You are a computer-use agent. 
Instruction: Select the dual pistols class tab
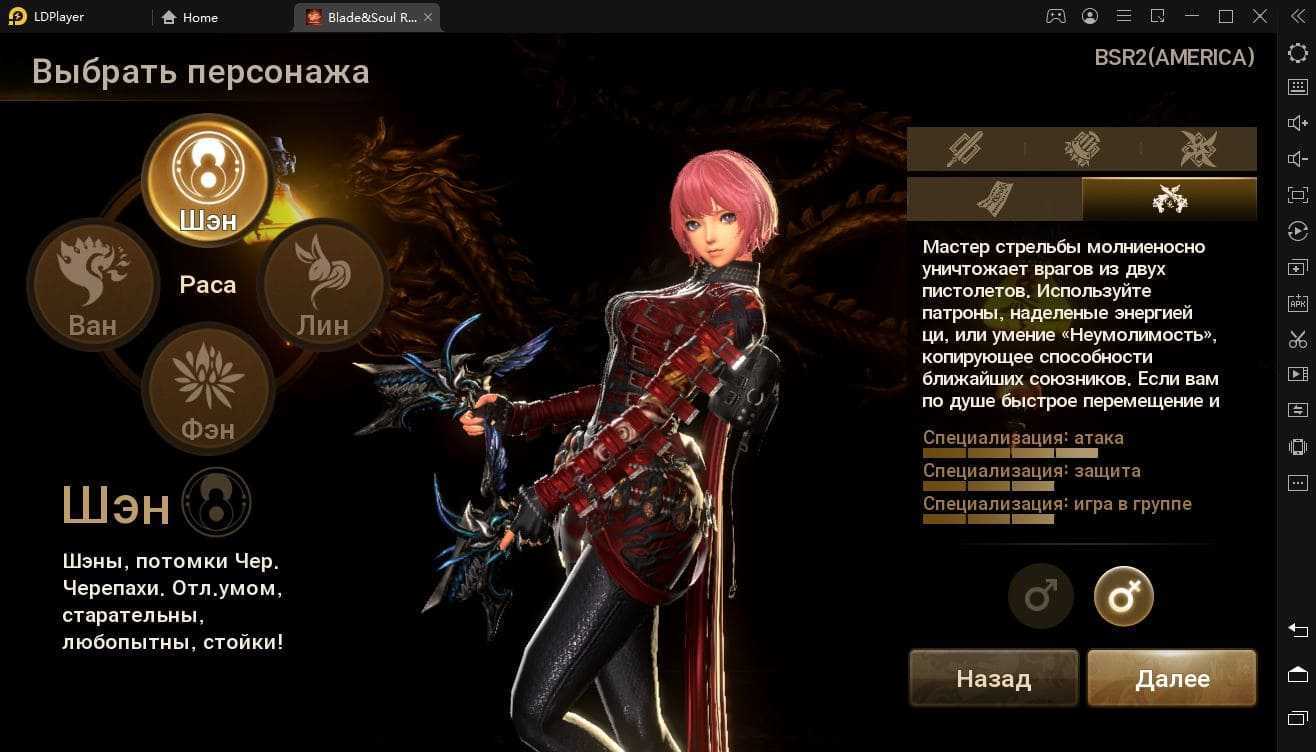[x=1169, y=199]
